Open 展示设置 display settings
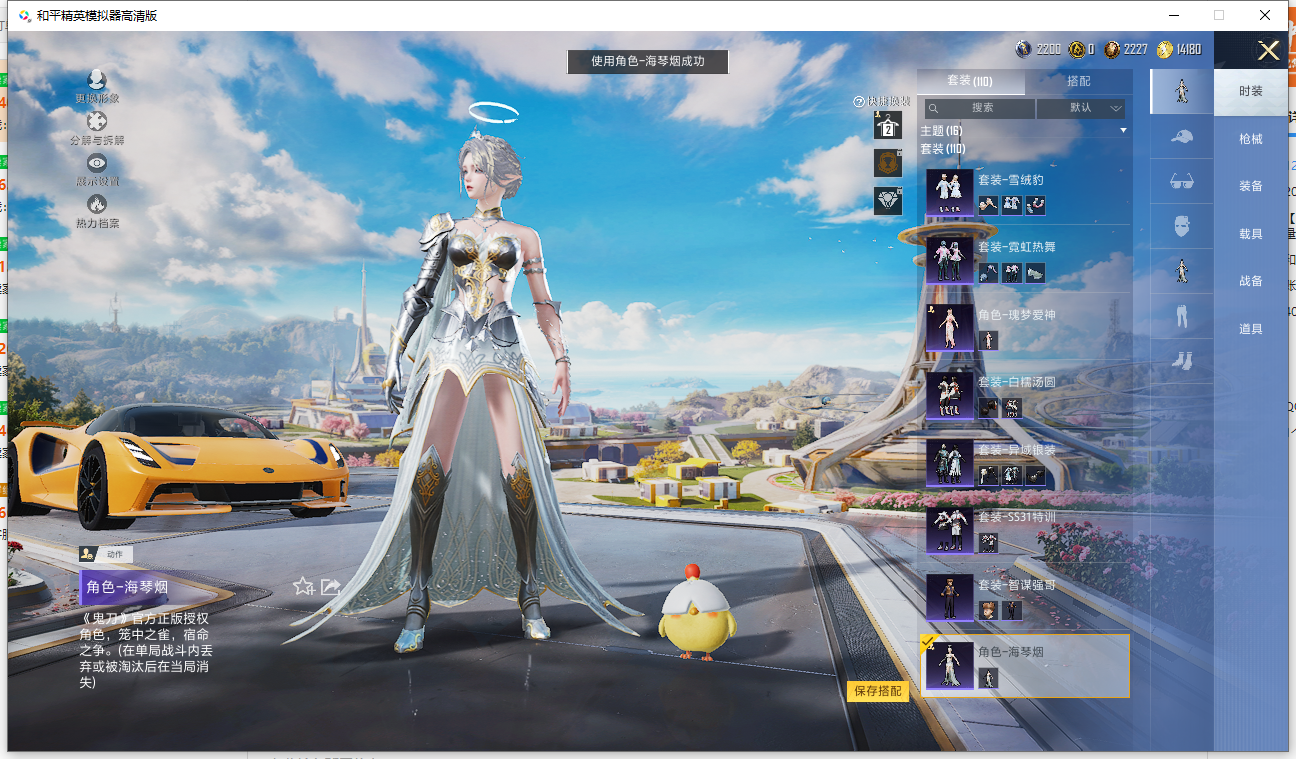The image size is (1296, 759). (97, 169)
